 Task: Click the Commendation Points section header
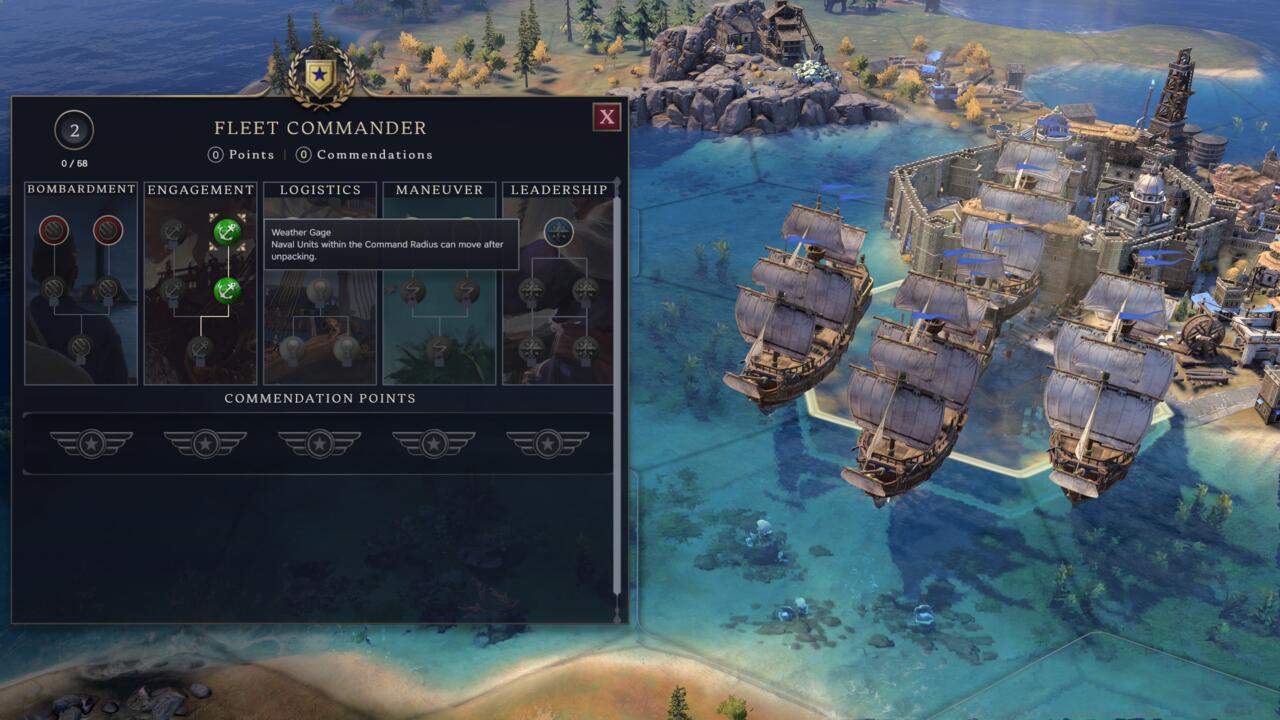[x=319, y=397]
